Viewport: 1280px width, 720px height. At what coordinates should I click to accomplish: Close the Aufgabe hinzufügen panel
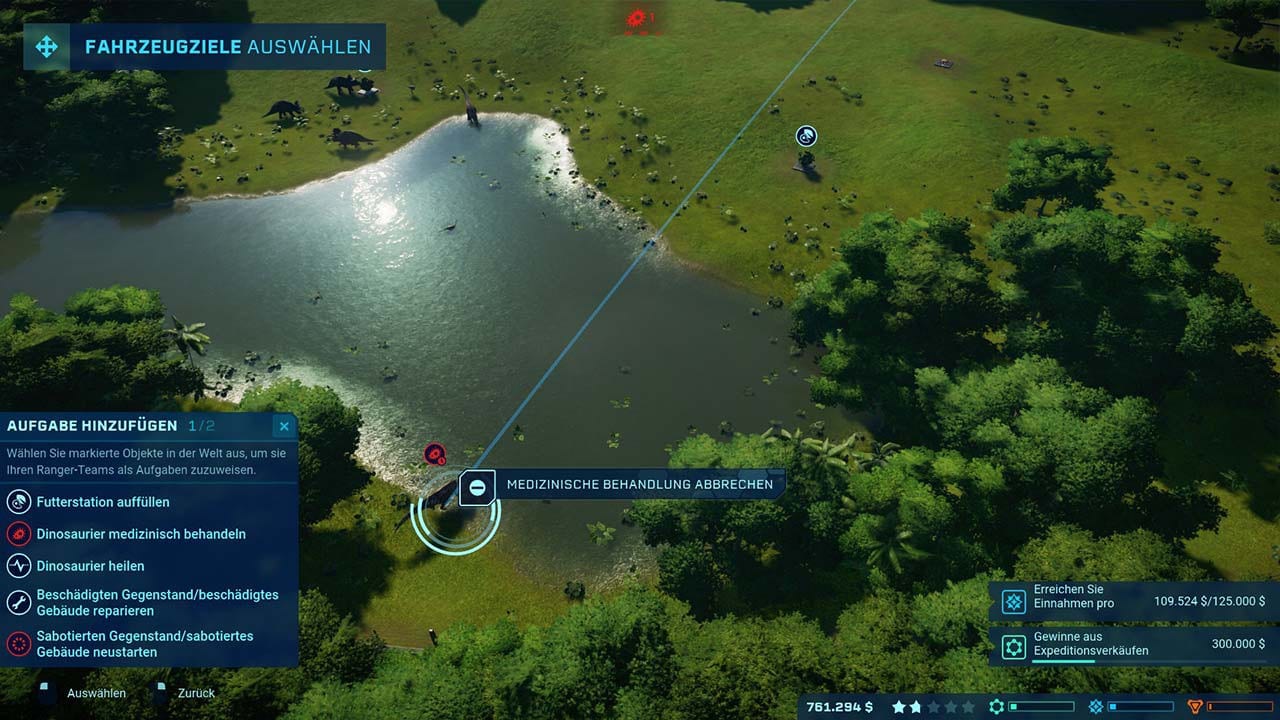(x=284, y=427)
